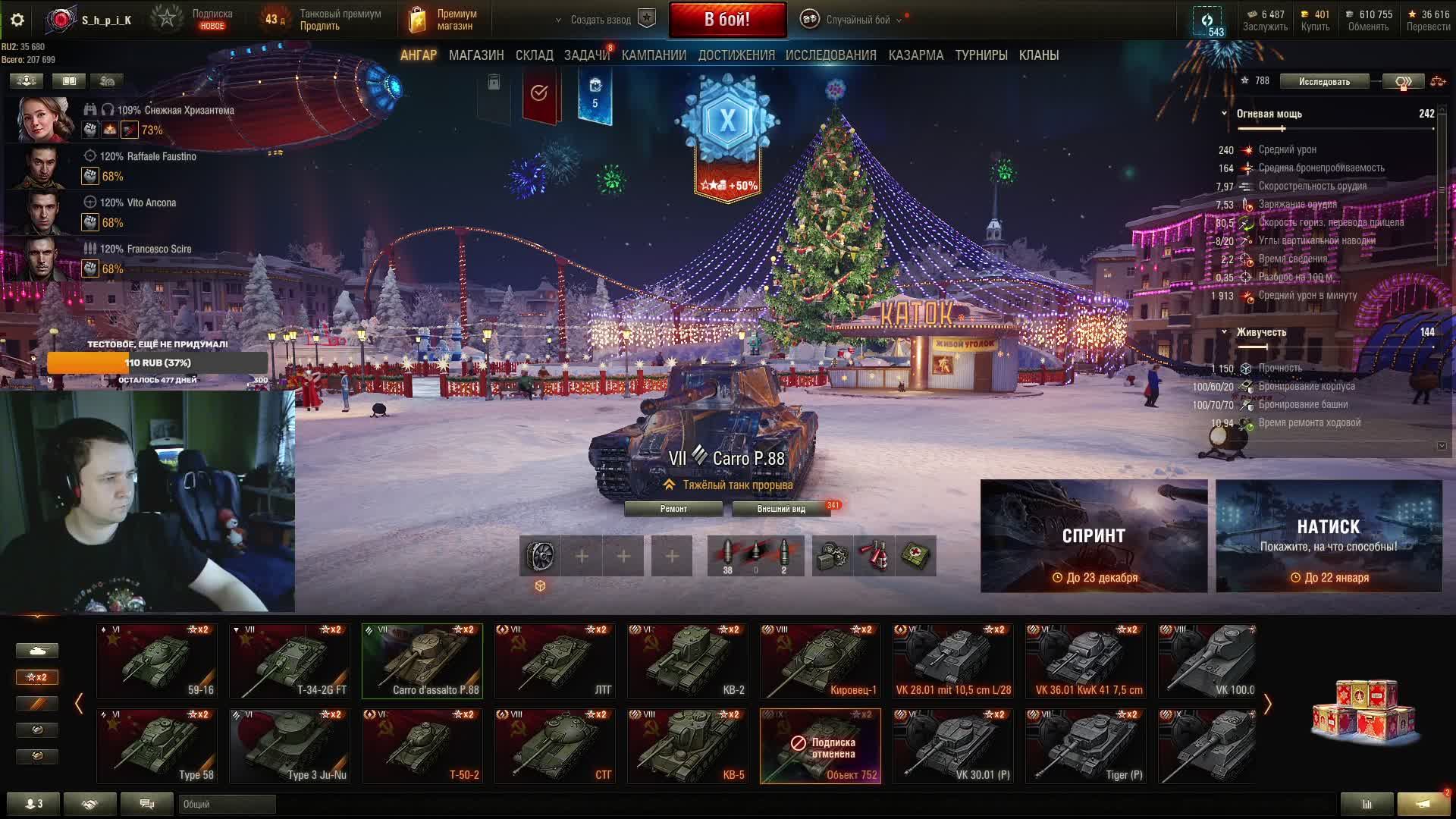Open the Внешний вид customization button
This screenshot has height=819, width=1456.
pyautogui.click(x=780, y=509)
